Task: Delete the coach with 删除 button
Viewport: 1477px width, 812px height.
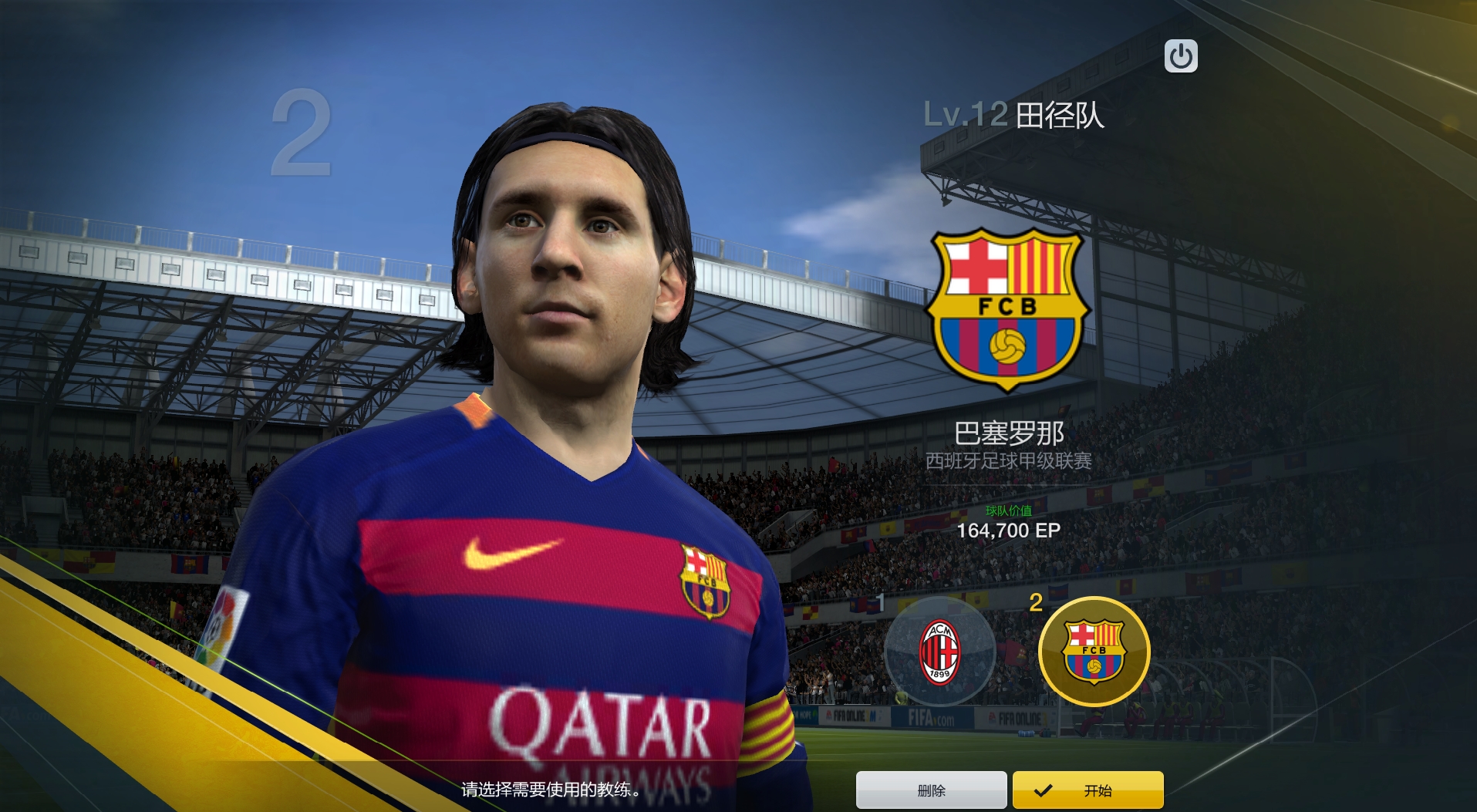Action: click(931, 790)
